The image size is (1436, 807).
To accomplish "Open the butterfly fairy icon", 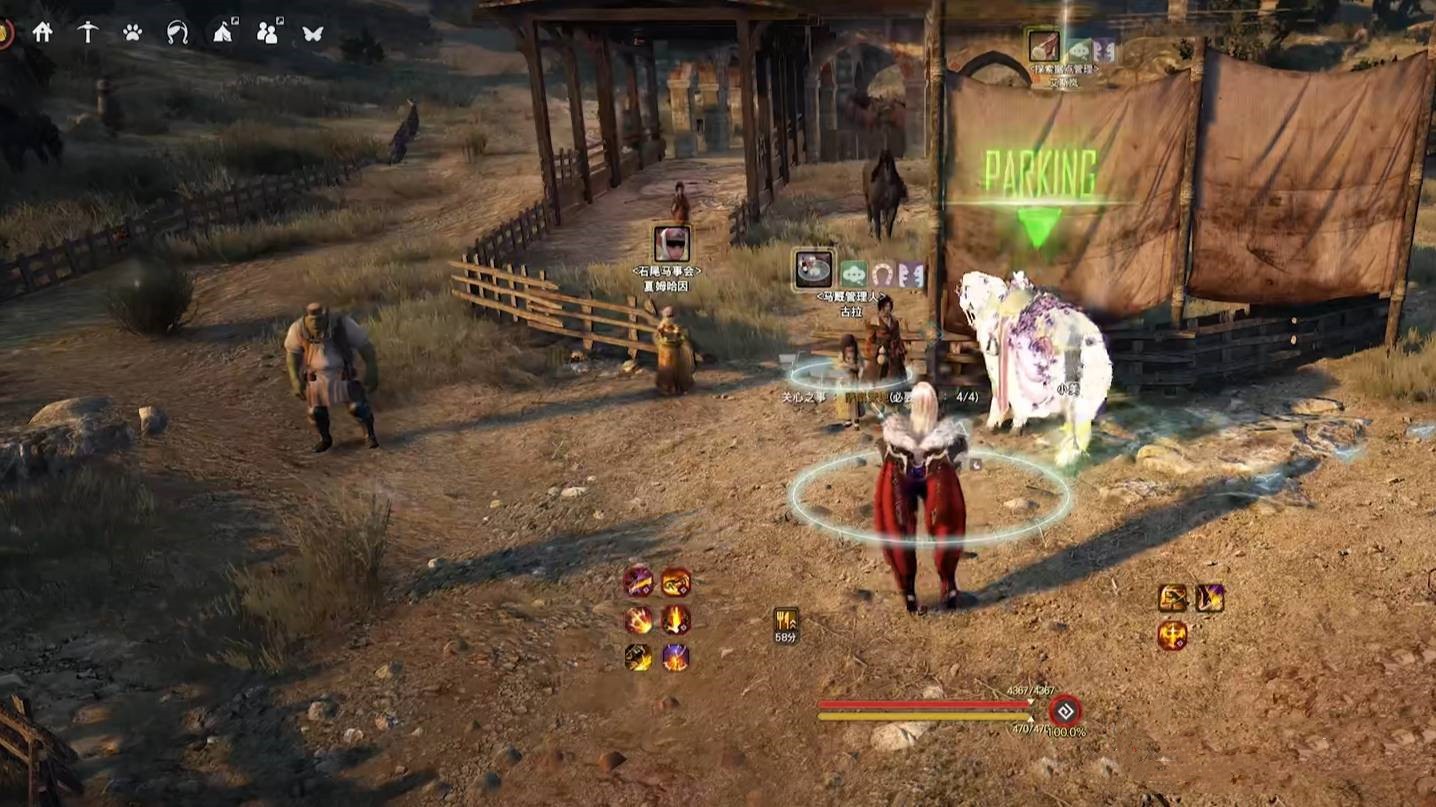I will (x=313, y=32).
